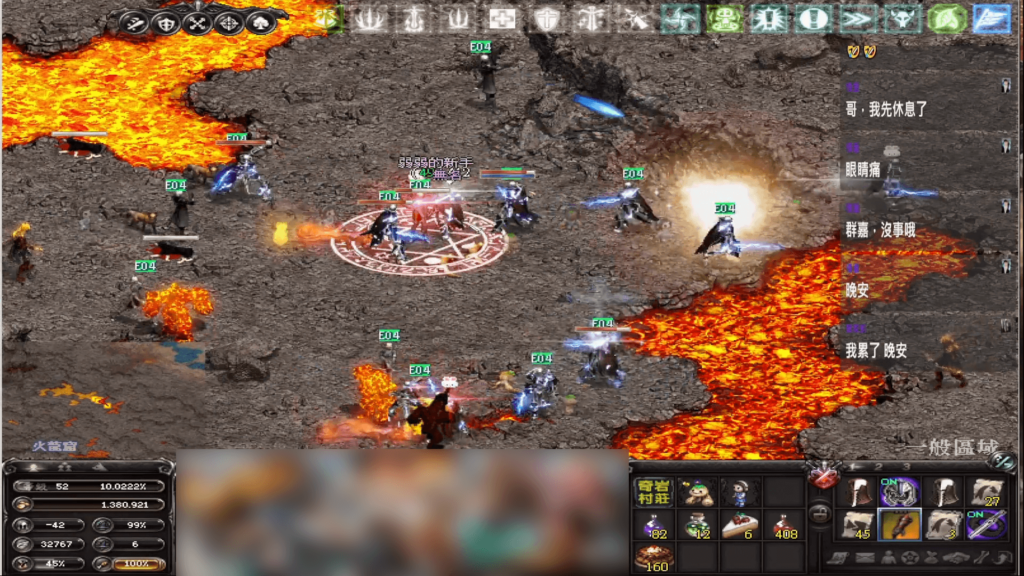
Task: Use the scroll with 27 count
Action: pyautogui.click(x=985, y=492)
